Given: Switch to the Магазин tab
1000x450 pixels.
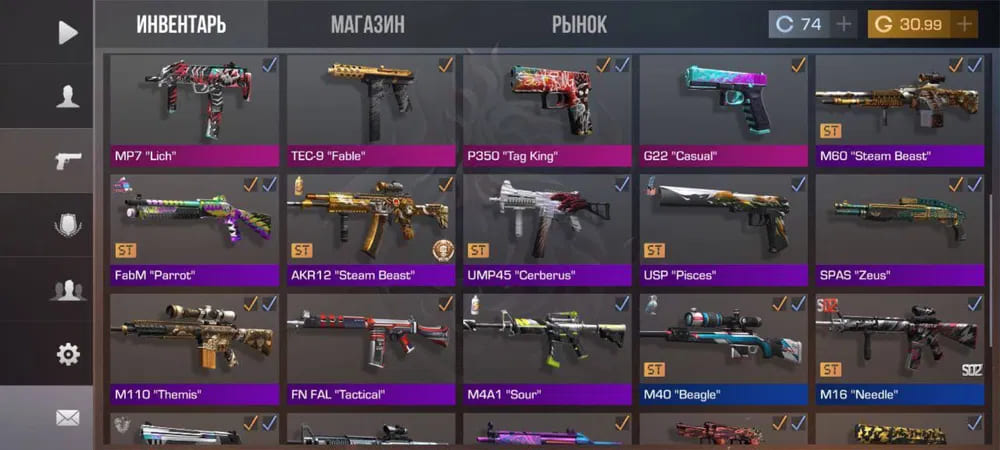Looking at the screenshot, I should (x=368, y=24).
